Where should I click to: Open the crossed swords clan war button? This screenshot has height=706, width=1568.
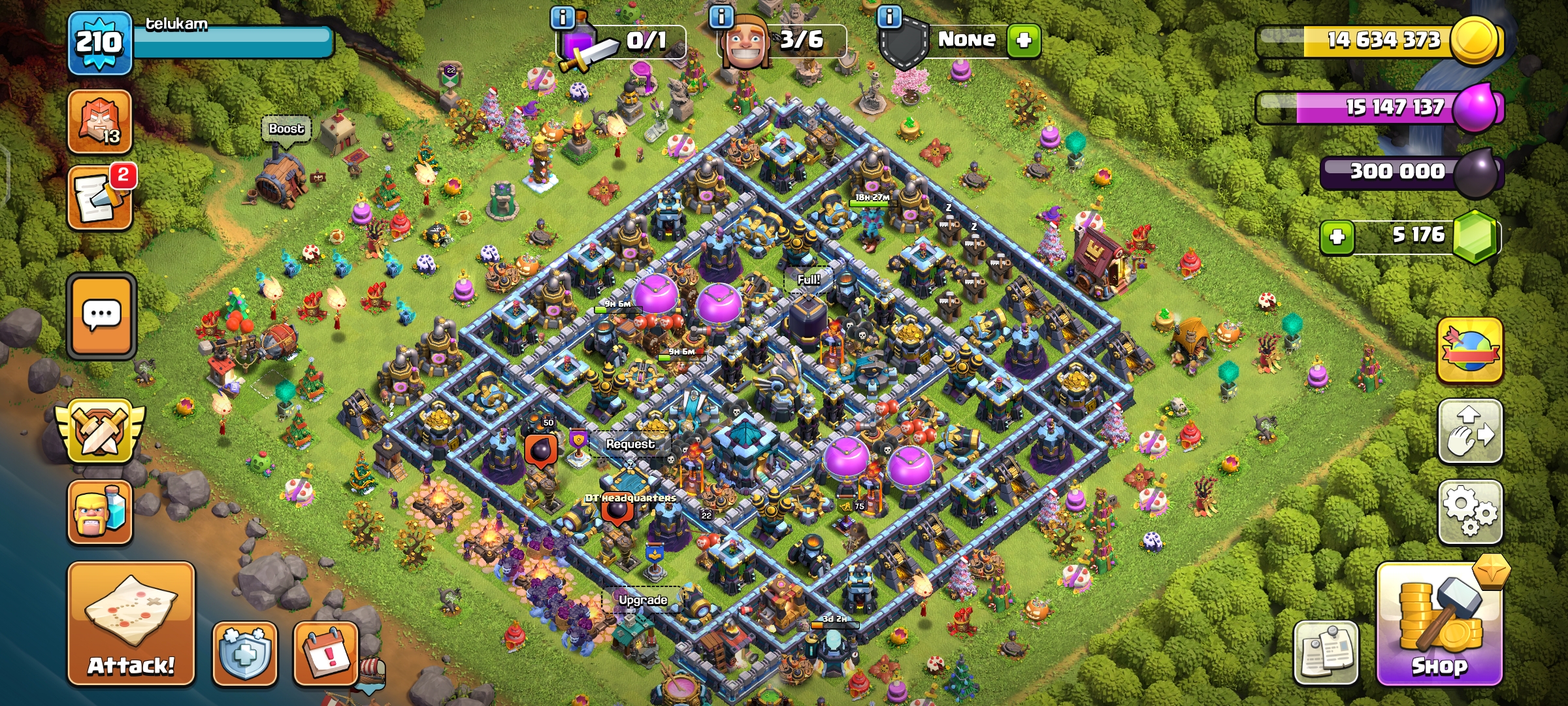pos(100,433)
